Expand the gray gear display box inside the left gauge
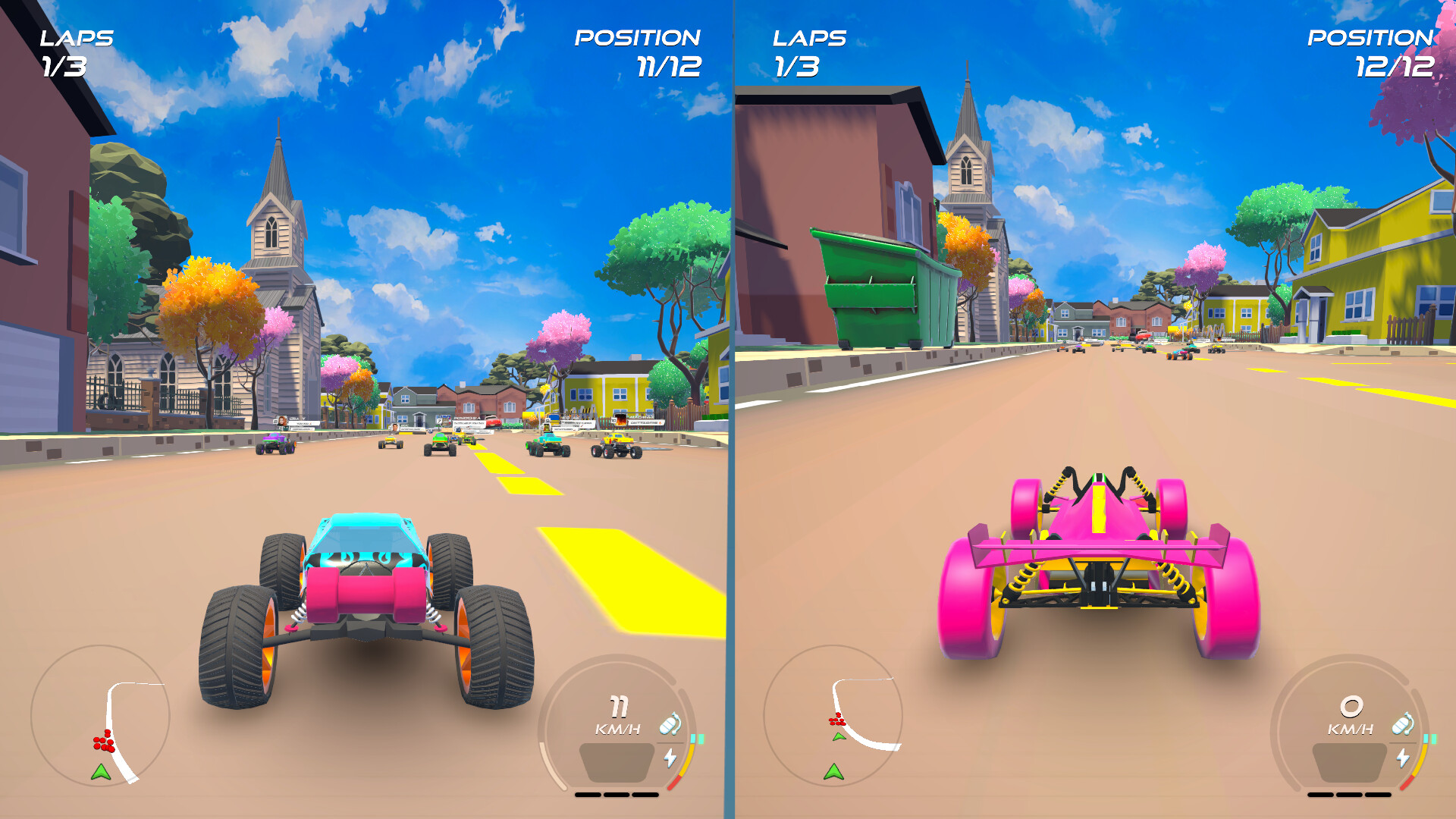The height and width of the screenshot is (819, 1456). (x=617, y=762)
